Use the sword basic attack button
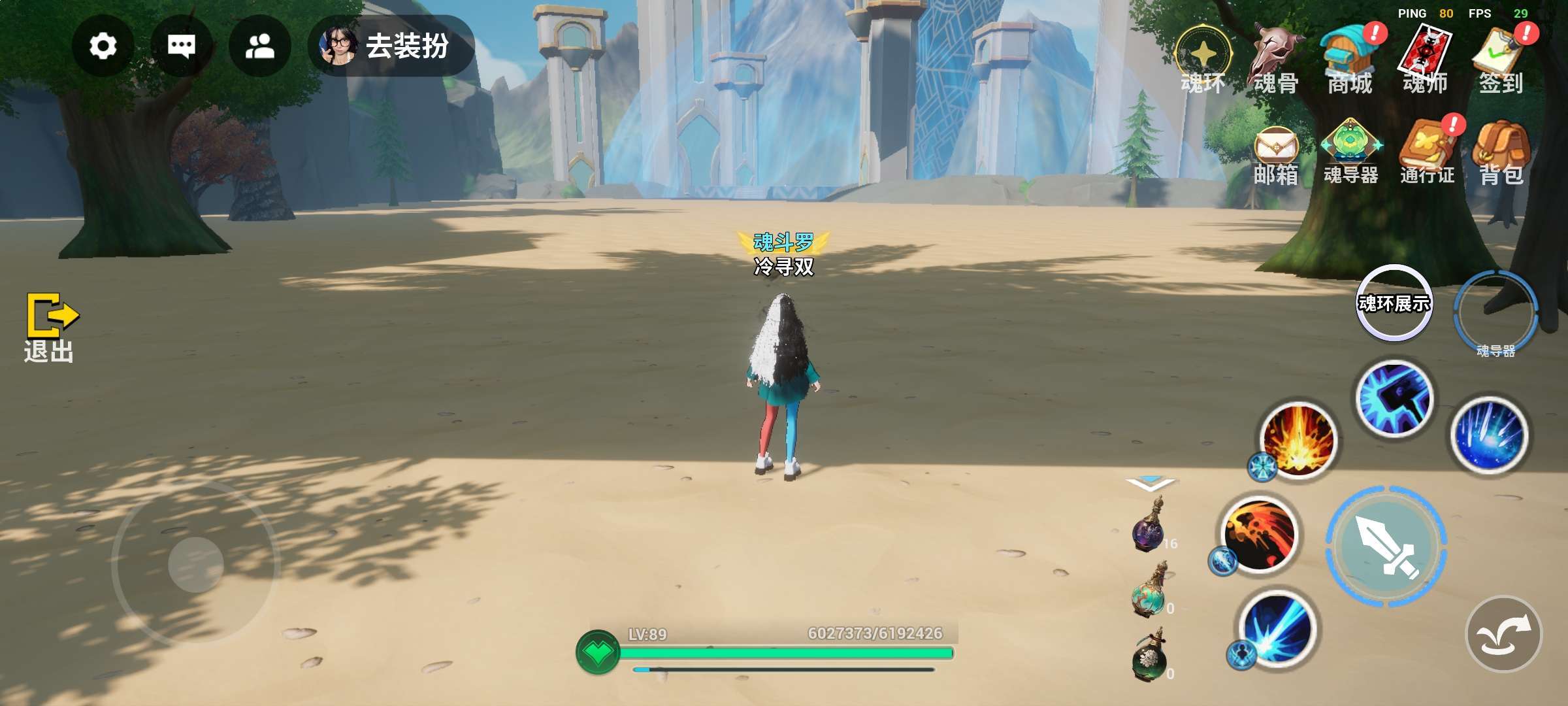Viewport: 1568px width, 706px height. point(1386,546)
